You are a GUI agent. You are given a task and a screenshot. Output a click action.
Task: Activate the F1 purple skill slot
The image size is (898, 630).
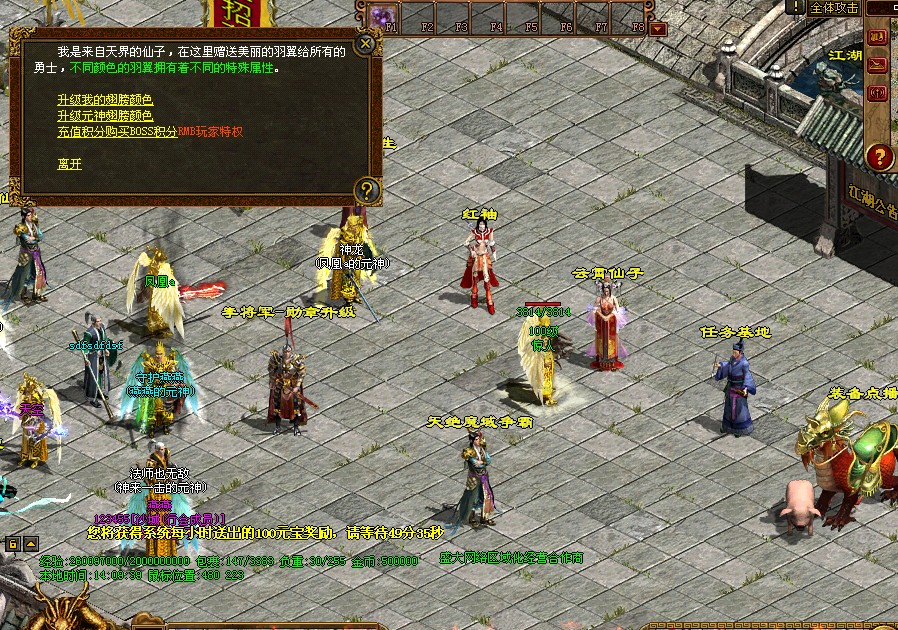pyautogui.click(x=383, y=17)
